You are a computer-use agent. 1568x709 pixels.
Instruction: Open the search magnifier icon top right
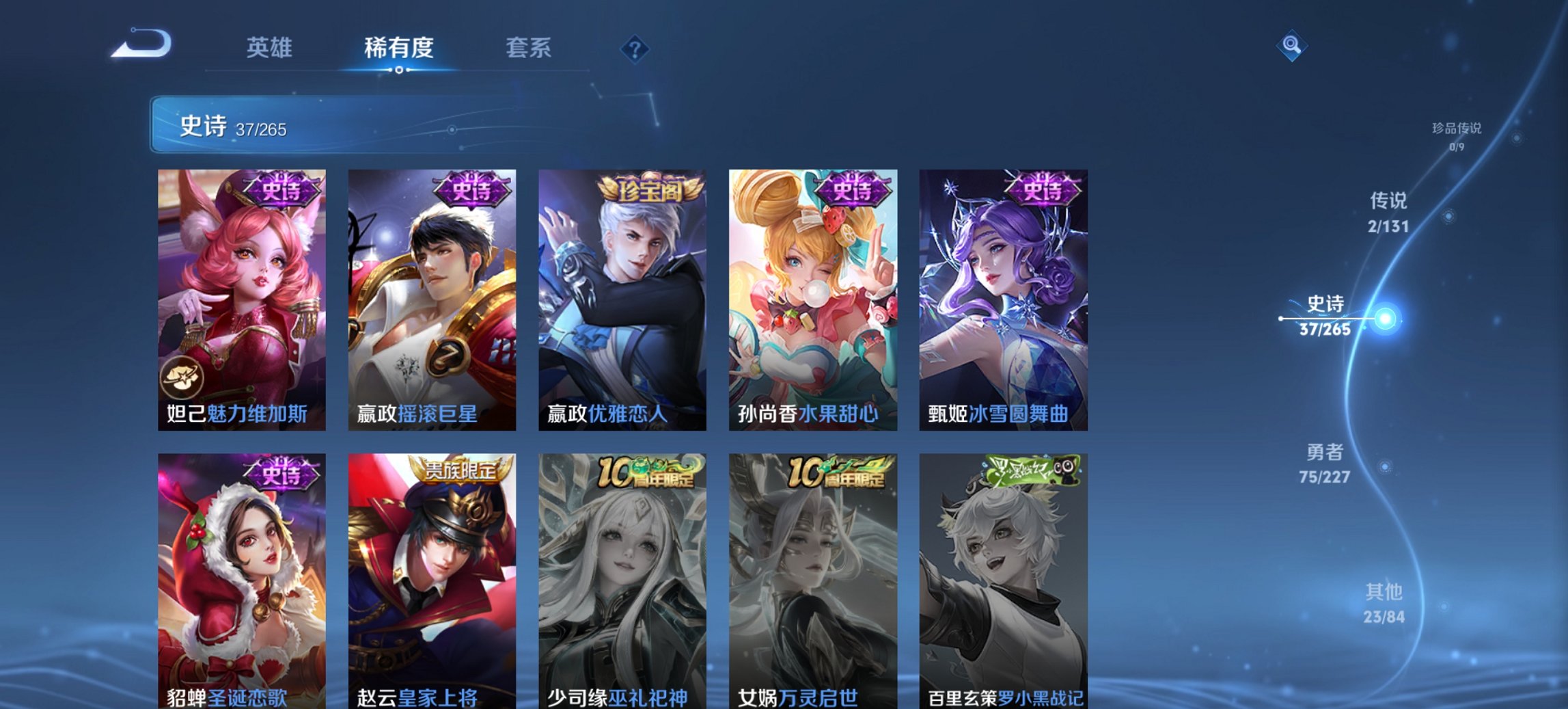click(x=1290, y=45)
